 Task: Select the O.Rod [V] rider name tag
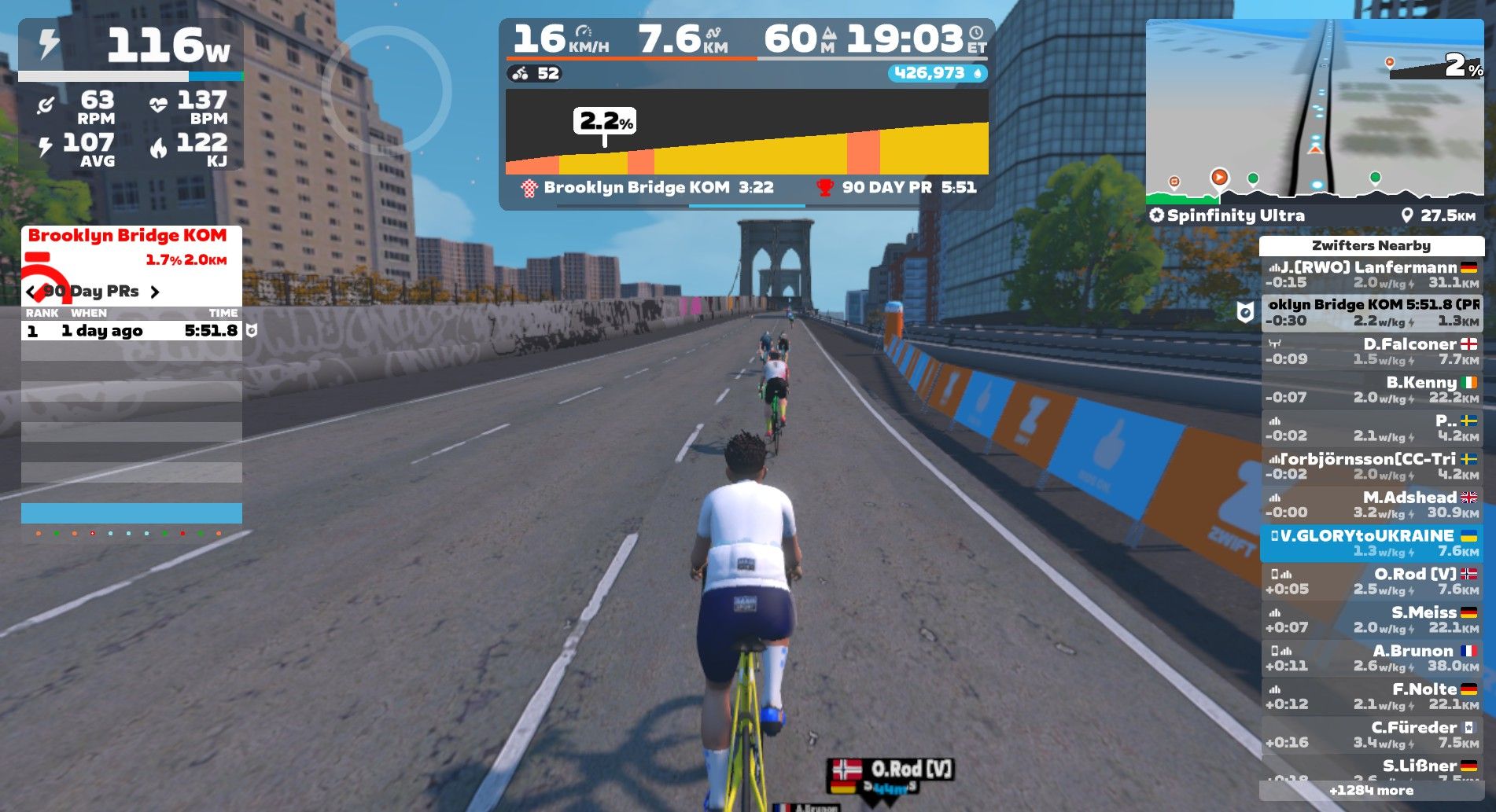coord(891,770)
